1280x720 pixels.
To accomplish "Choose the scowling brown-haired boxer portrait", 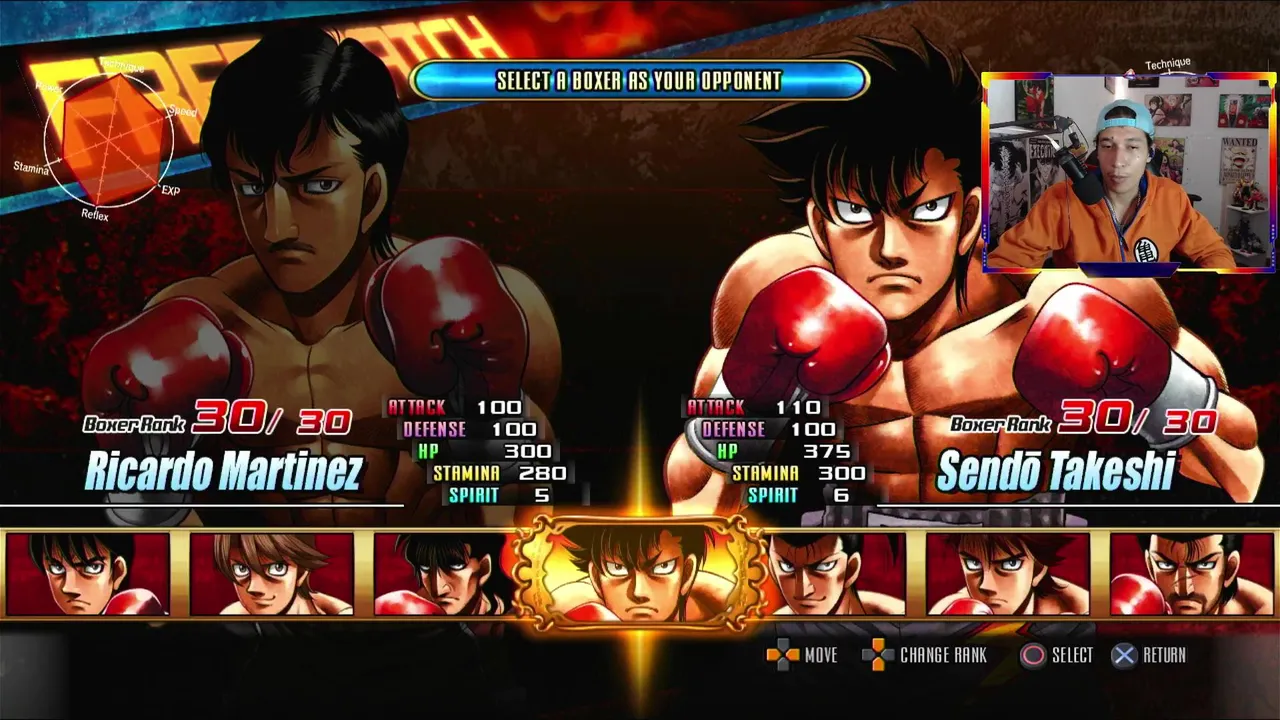I will tap(1007, 574).
